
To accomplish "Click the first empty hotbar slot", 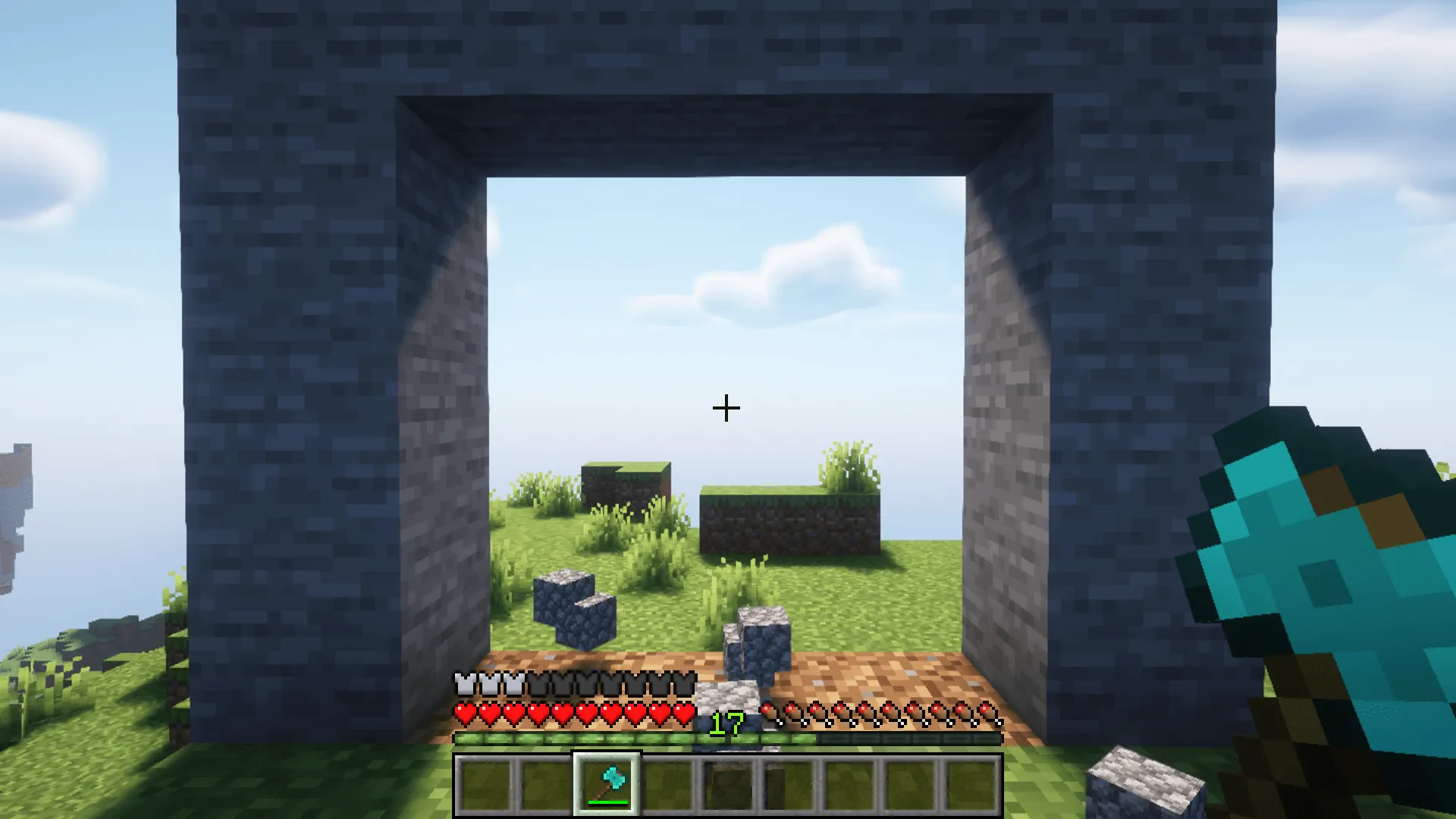I will coord(485,784).
